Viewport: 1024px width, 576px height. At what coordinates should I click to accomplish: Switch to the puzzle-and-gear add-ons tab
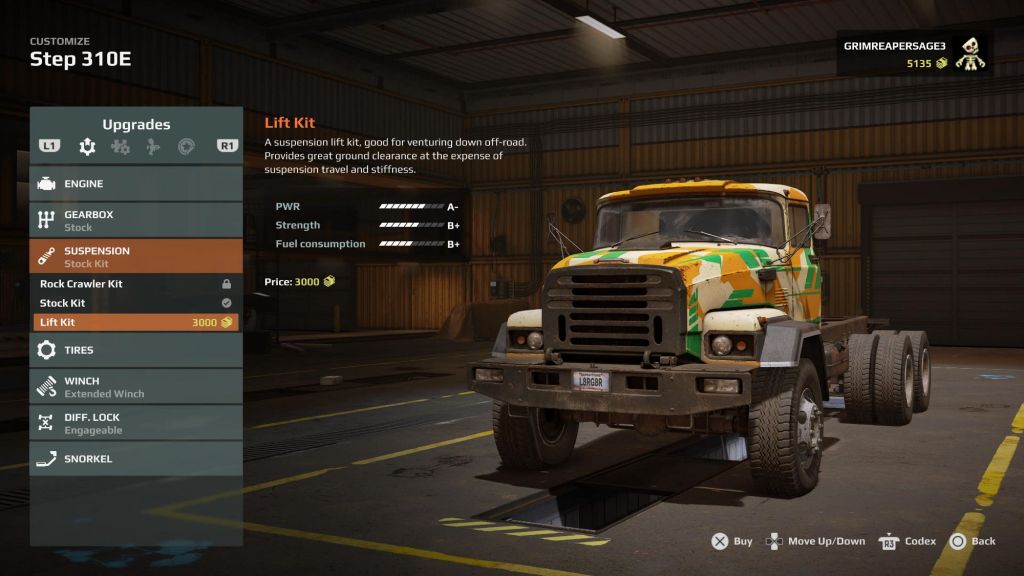120,147
